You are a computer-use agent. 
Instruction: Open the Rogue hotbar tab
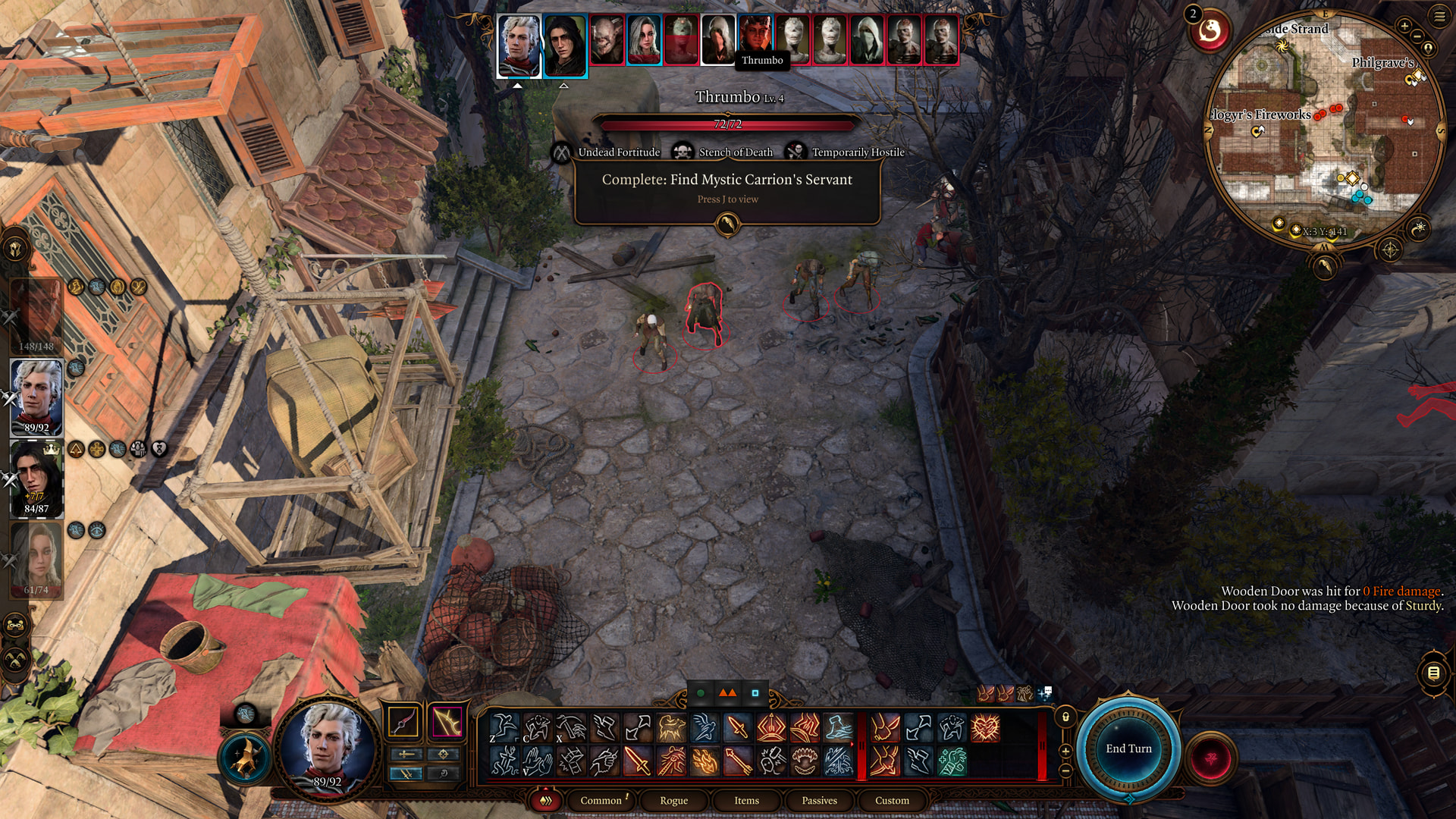coord(673,800)
